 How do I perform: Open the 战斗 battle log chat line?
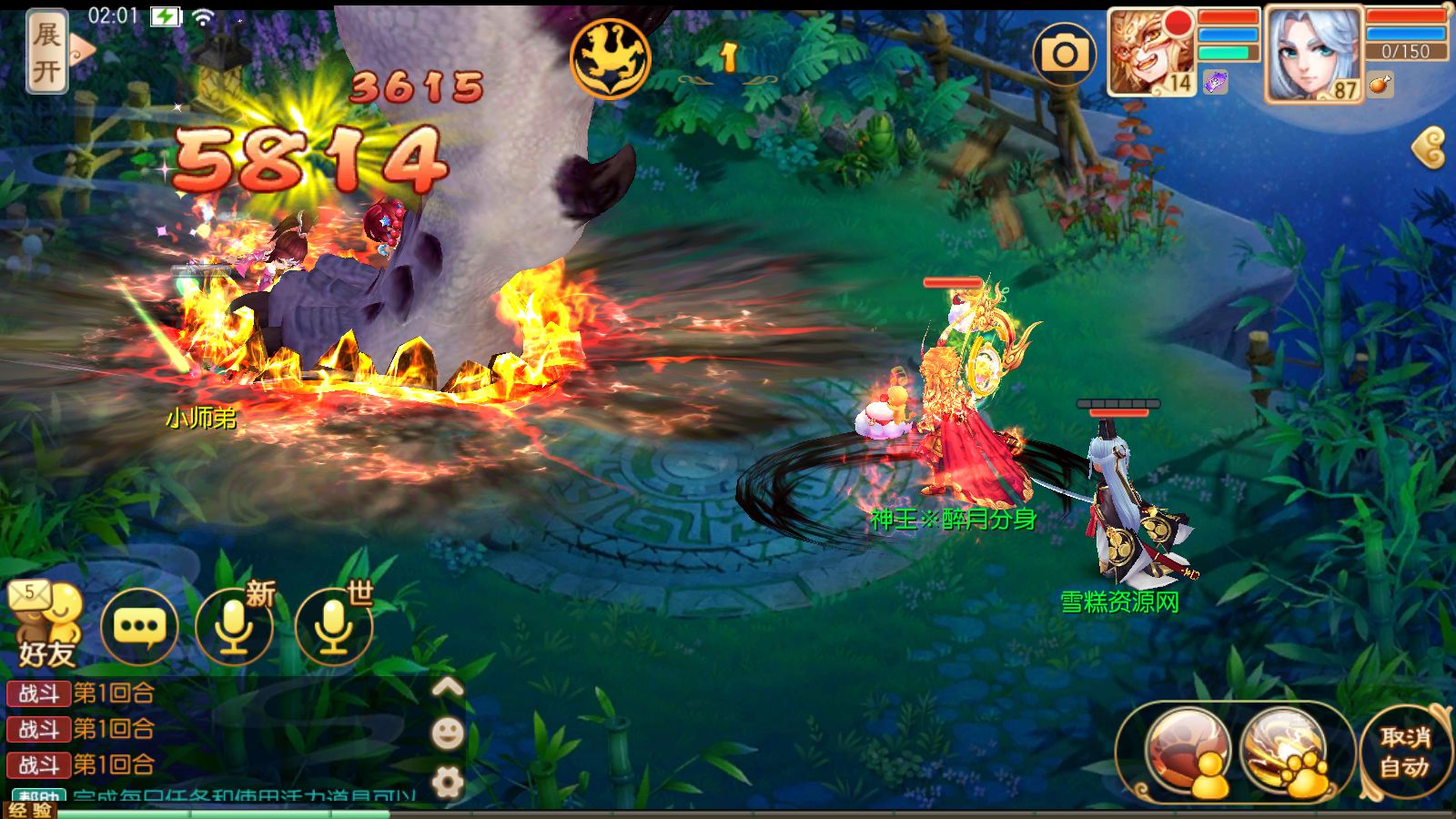pos(82,693)
